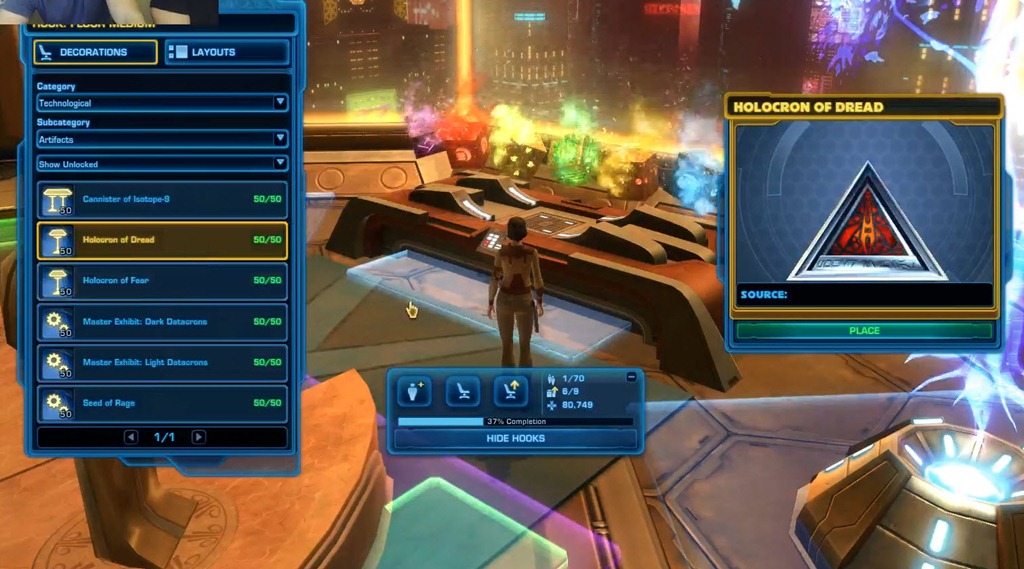Viewport: 1024px width, 569px height.
Task: Choose the Holocron of Dread list row
Action: point(162,240)
